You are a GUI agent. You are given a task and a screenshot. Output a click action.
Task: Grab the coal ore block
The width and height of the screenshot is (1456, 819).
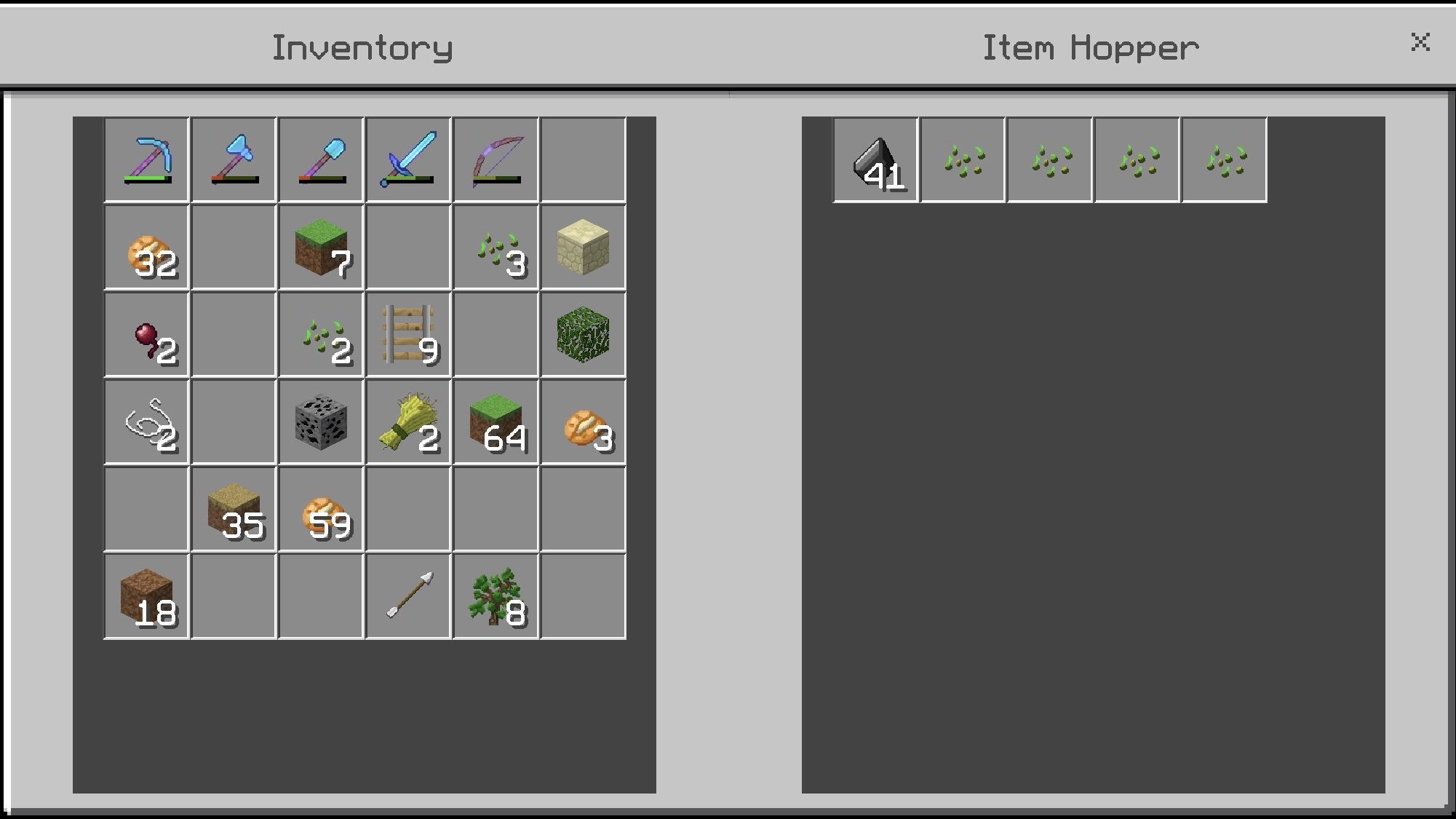click(321, 422)
